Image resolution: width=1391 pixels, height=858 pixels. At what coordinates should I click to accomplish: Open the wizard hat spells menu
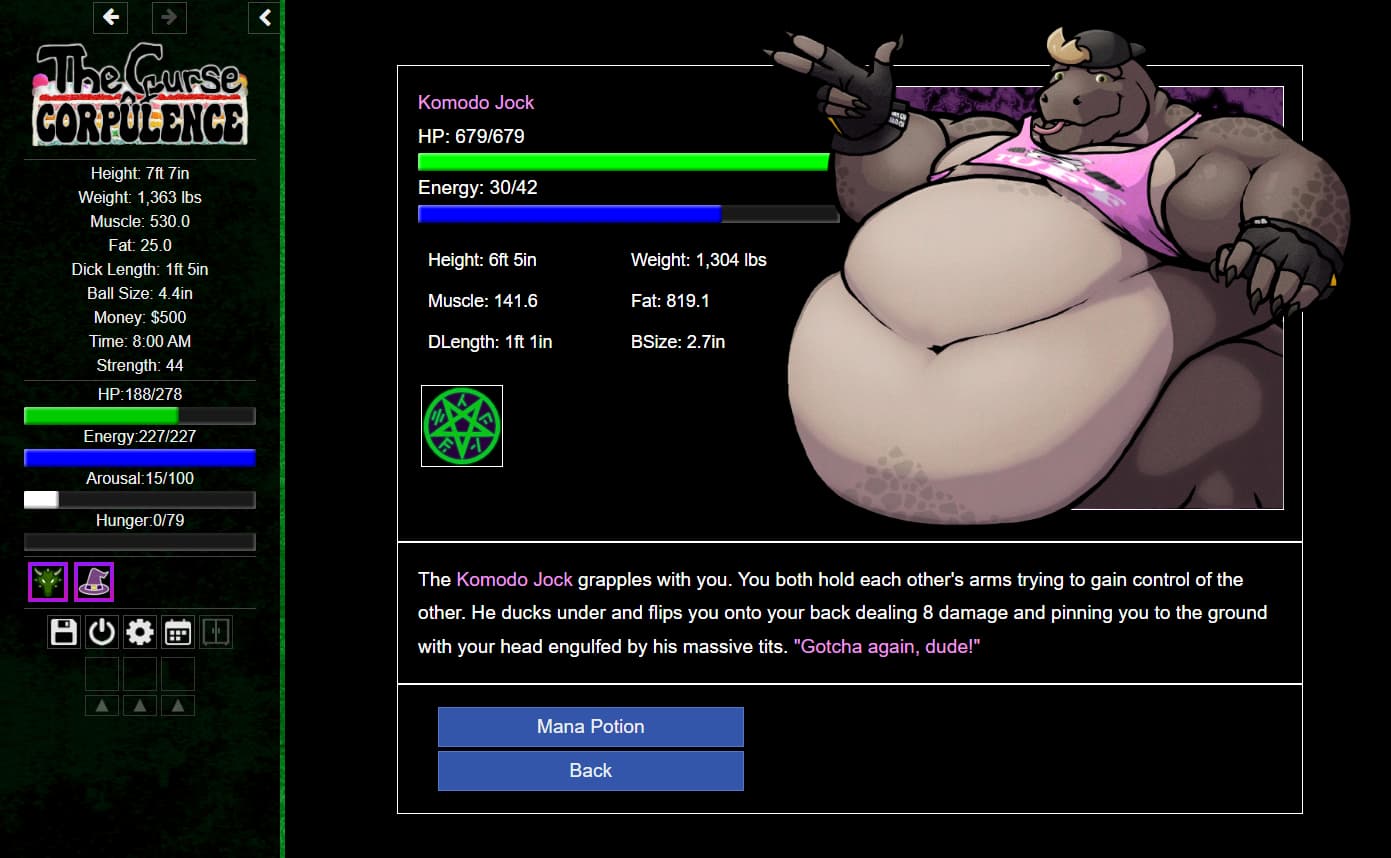tap(94, 581)
